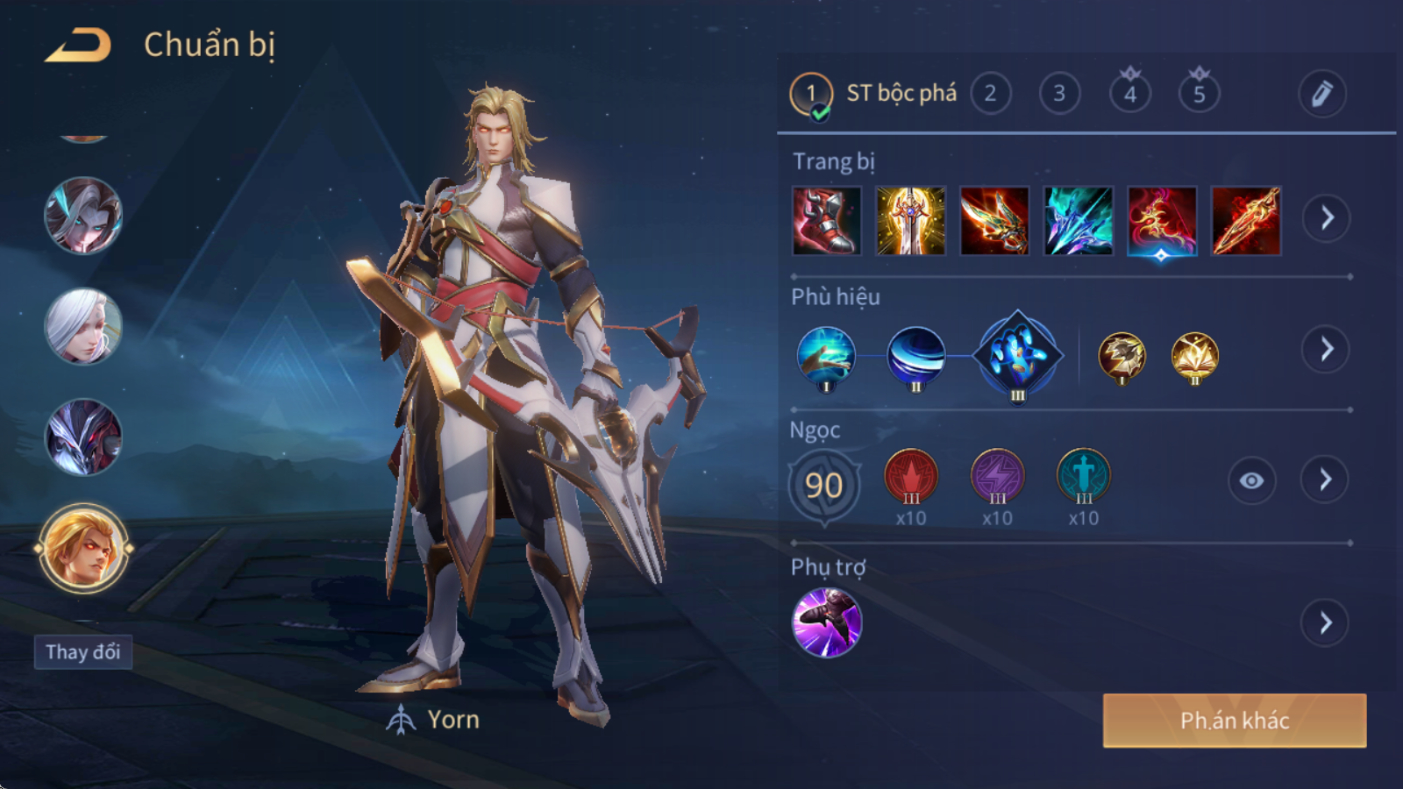
Task: Edit the build name with the pencil icon
Action: (1321, 94)
